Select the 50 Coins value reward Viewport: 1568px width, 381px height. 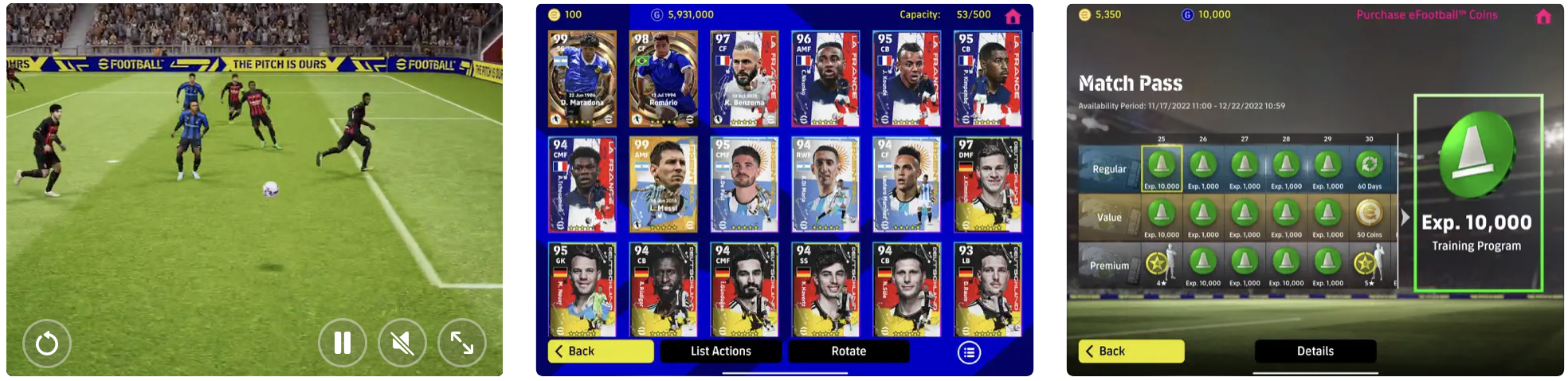click(x=1369, y=218)
